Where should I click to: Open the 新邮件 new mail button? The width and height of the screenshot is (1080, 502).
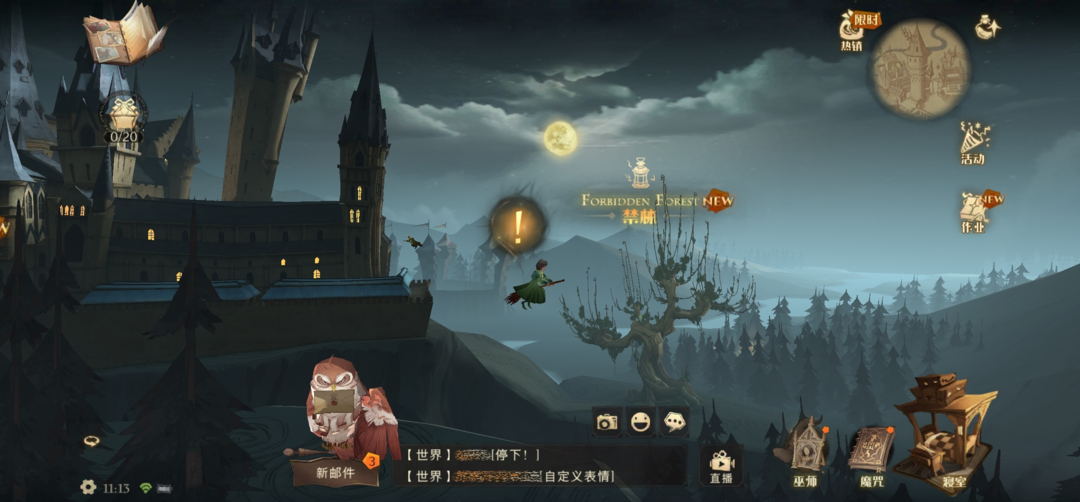[x=336, y=471]
